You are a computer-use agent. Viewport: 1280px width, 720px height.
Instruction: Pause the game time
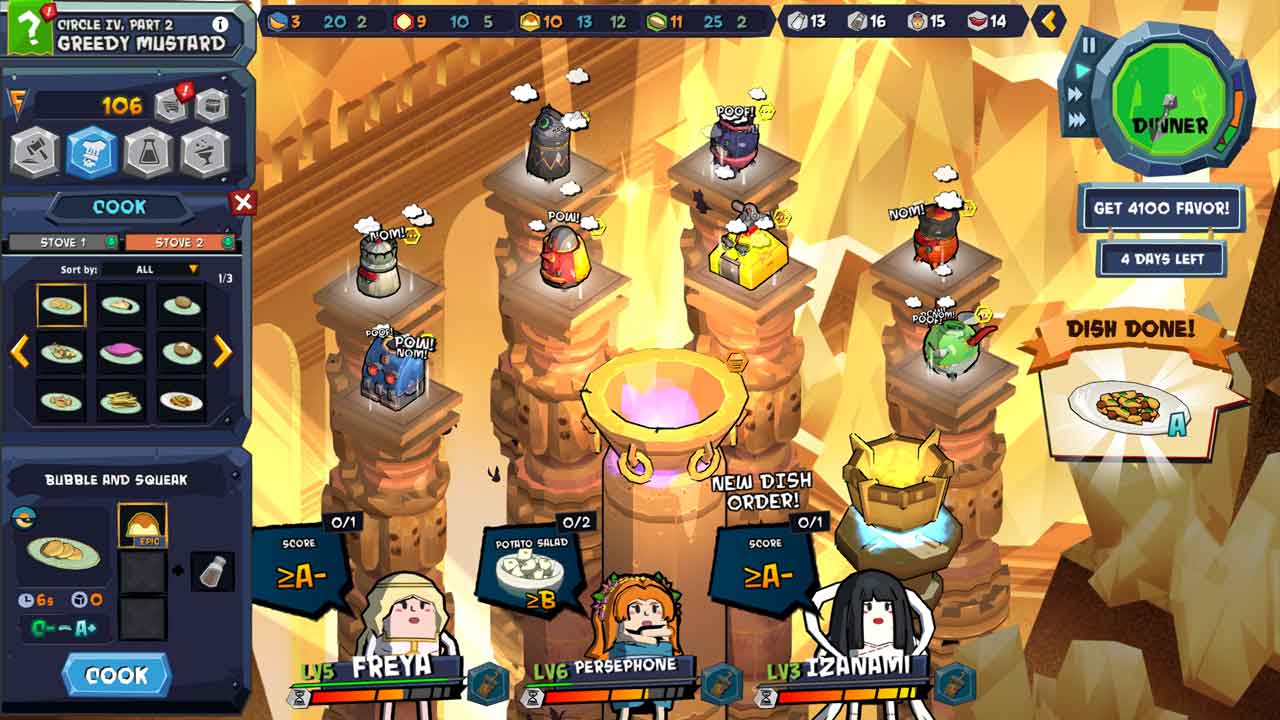[x=1089, y=44]
